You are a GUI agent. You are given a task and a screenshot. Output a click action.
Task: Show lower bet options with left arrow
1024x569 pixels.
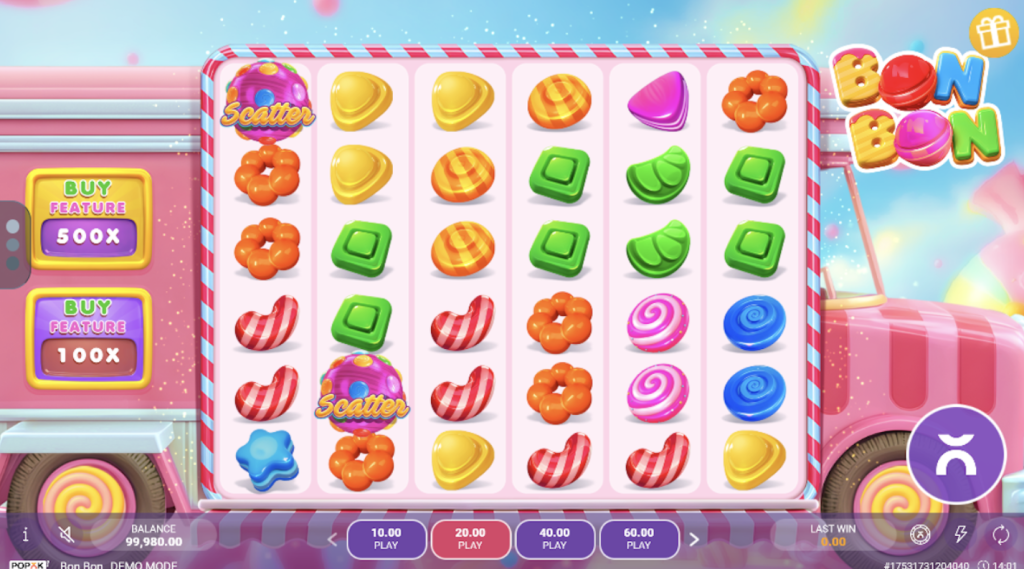click(x=333, y=539)
